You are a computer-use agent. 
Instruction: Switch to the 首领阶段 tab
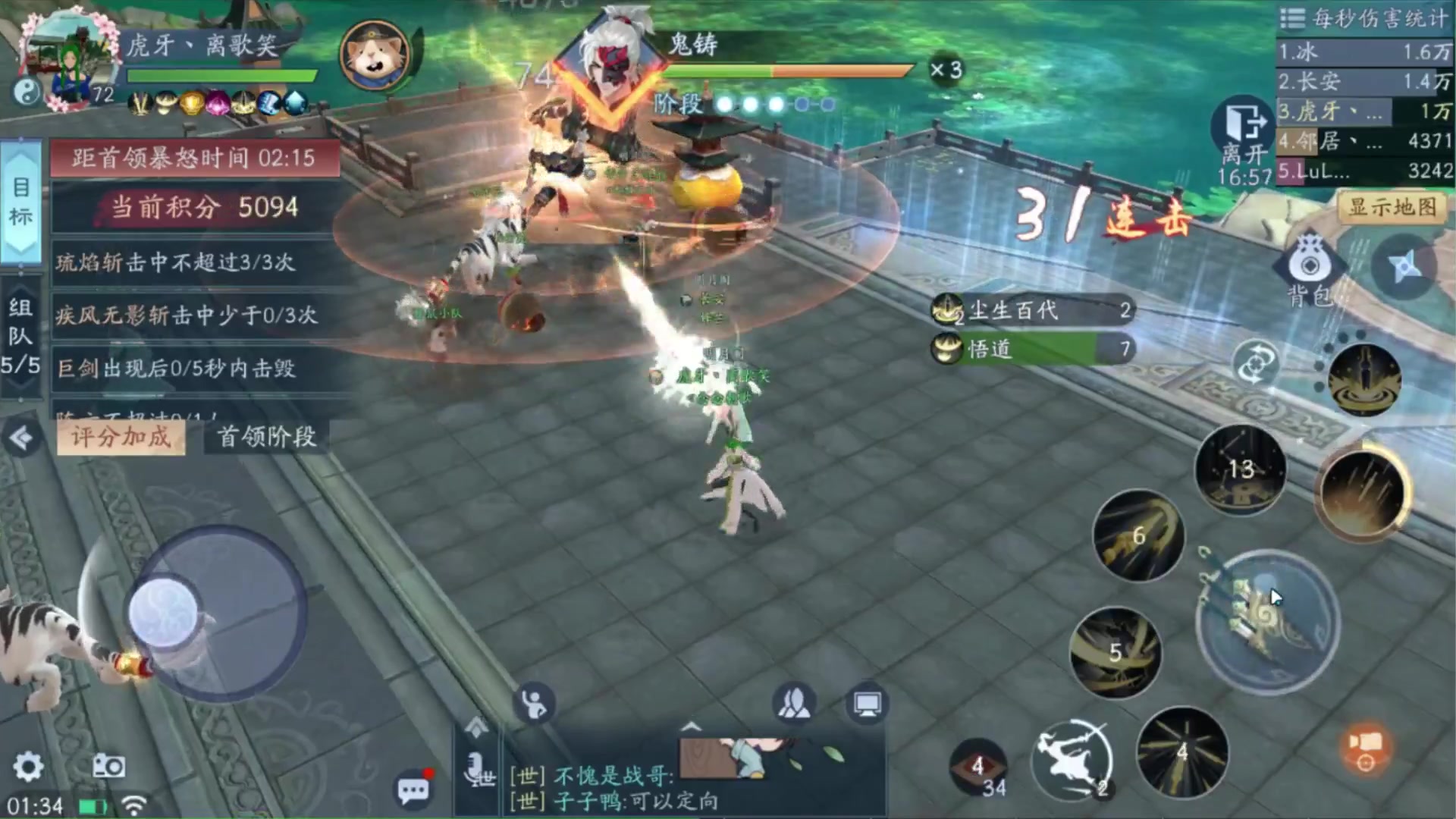(x=266, y=437)
